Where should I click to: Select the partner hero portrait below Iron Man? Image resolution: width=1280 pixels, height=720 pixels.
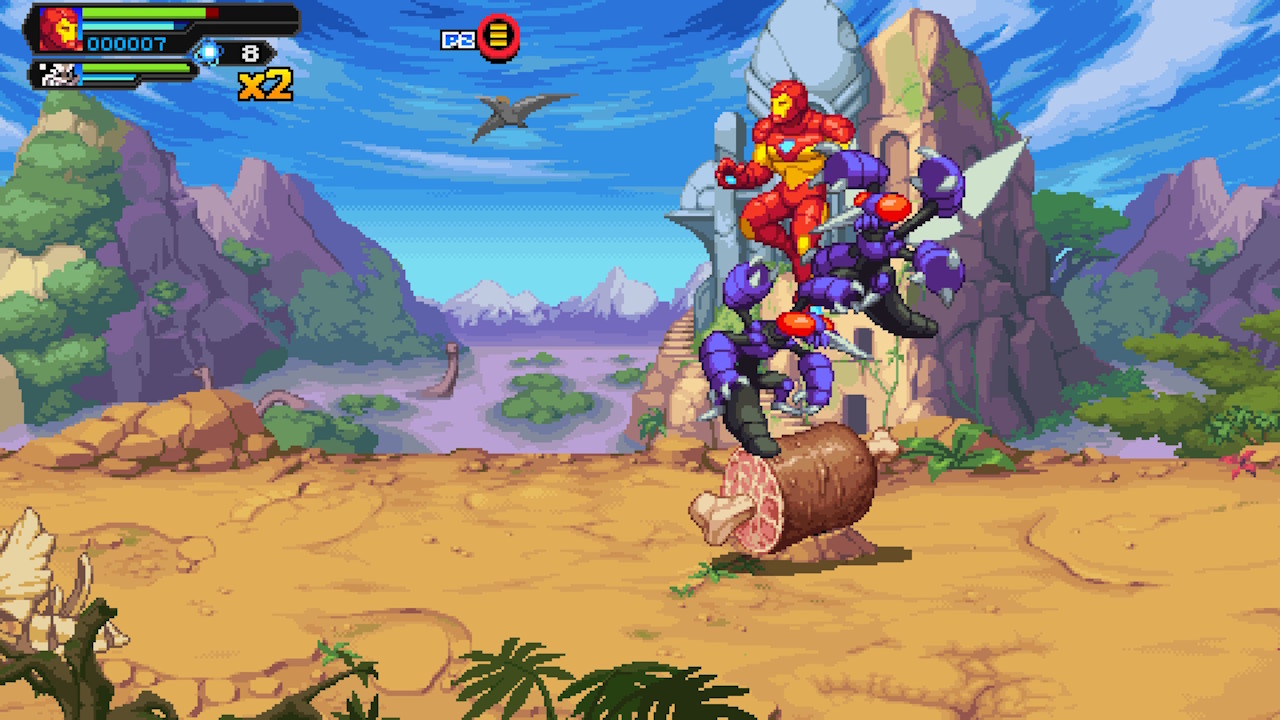pyautogui.click(x=55, y=74)
